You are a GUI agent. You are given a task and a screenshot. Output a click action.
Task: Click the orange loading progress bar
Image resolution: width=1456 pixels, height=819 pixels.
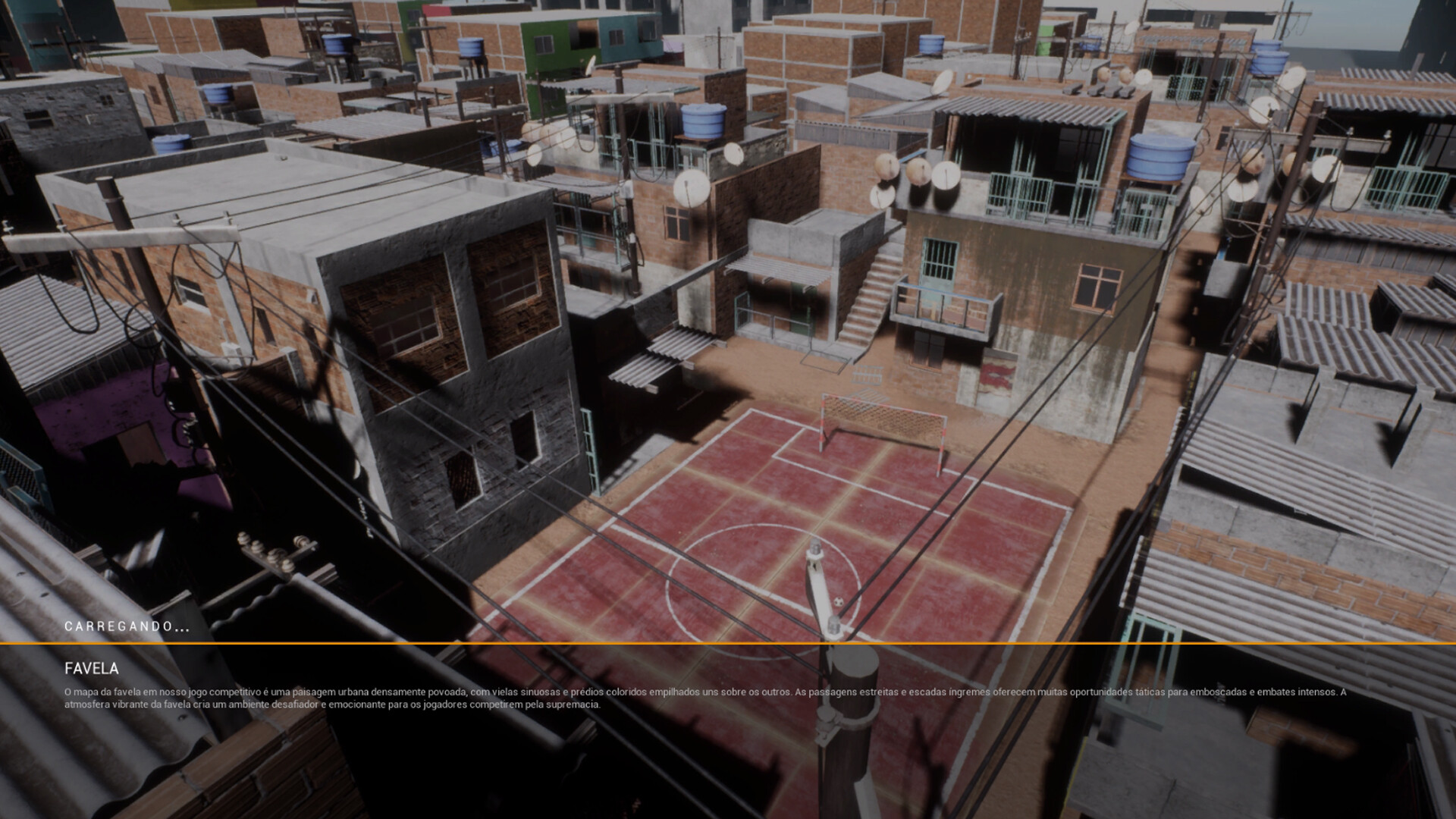pyautogui.click(x=728, y=645)
